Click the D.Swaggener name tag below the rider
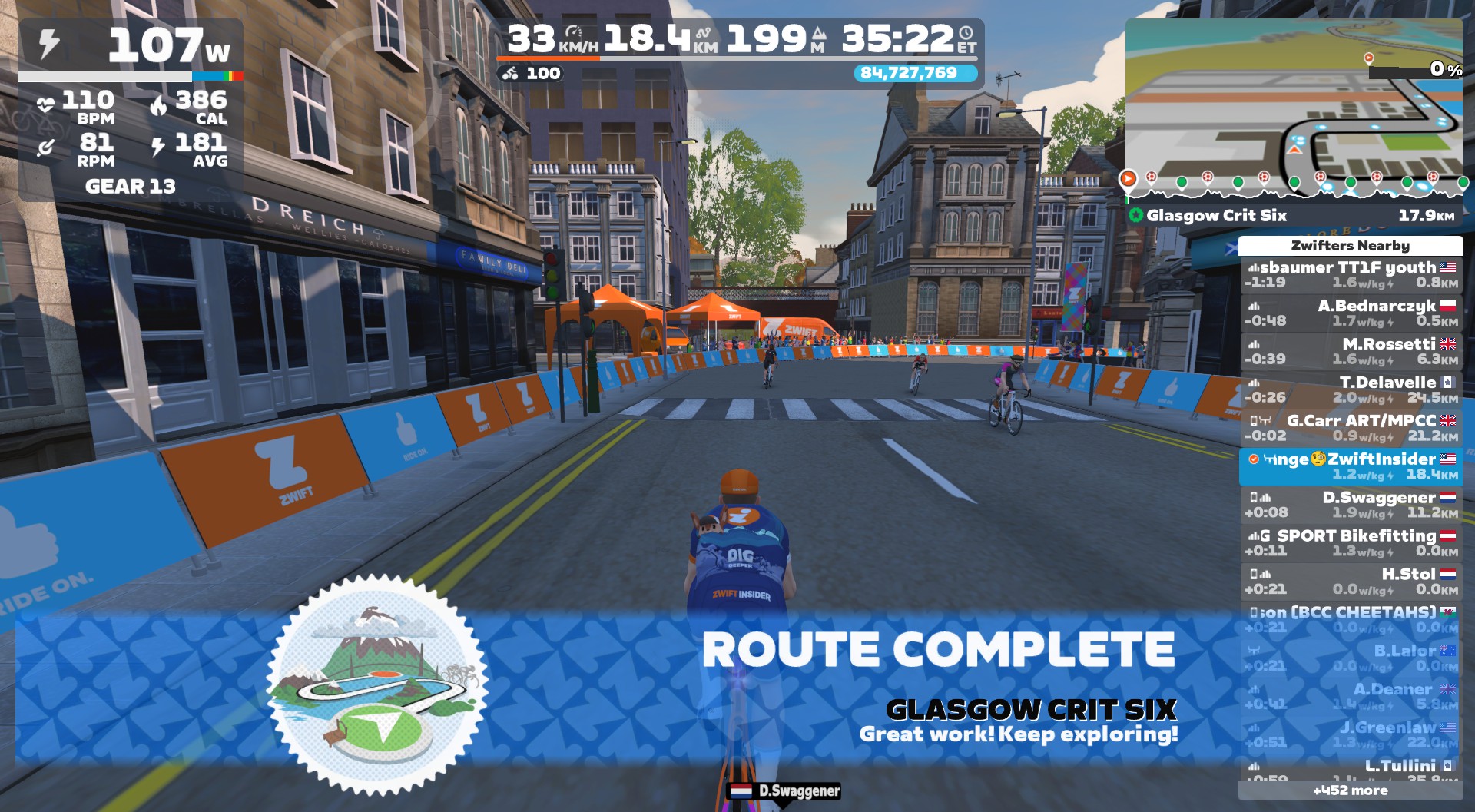Screen dimensions: 1475x812 (785, 791)
